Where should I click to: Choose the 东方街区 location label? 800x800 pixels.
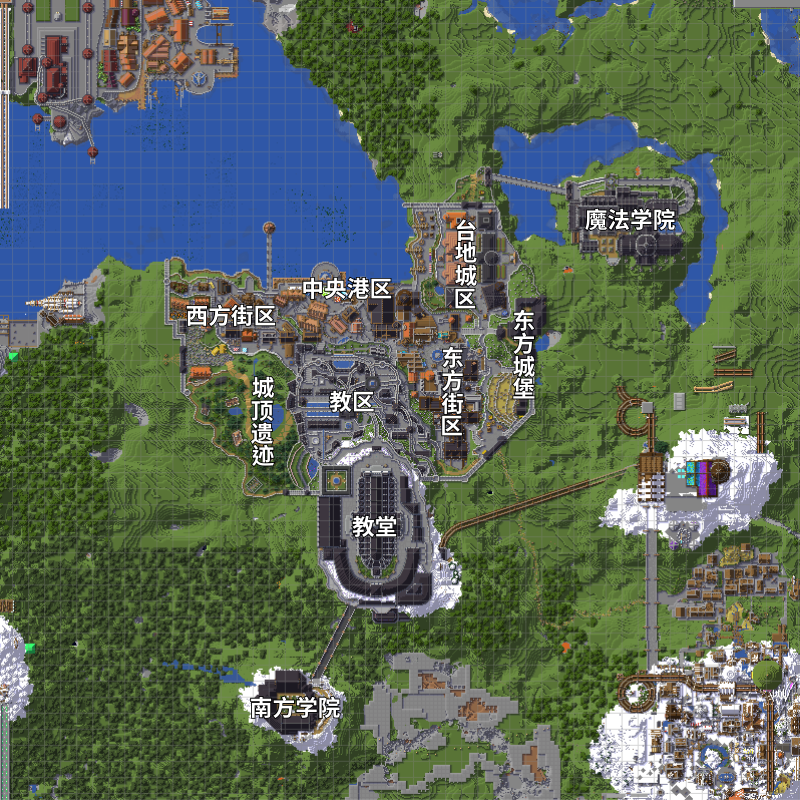(x=452, y=391)
